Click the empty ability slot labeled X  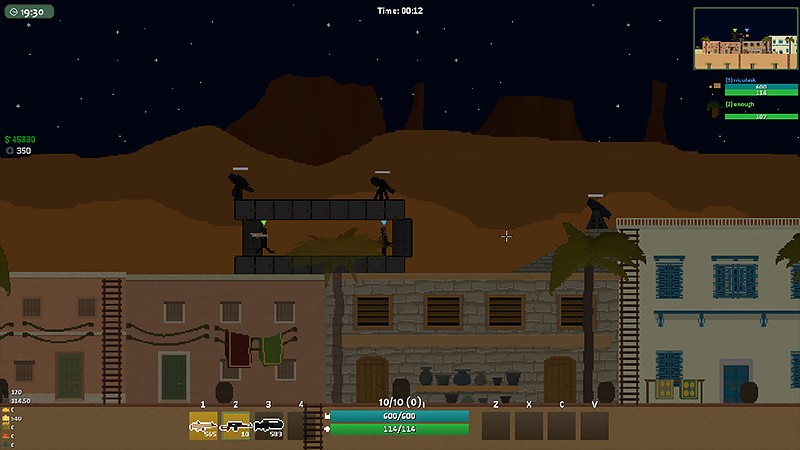point(529,426)
